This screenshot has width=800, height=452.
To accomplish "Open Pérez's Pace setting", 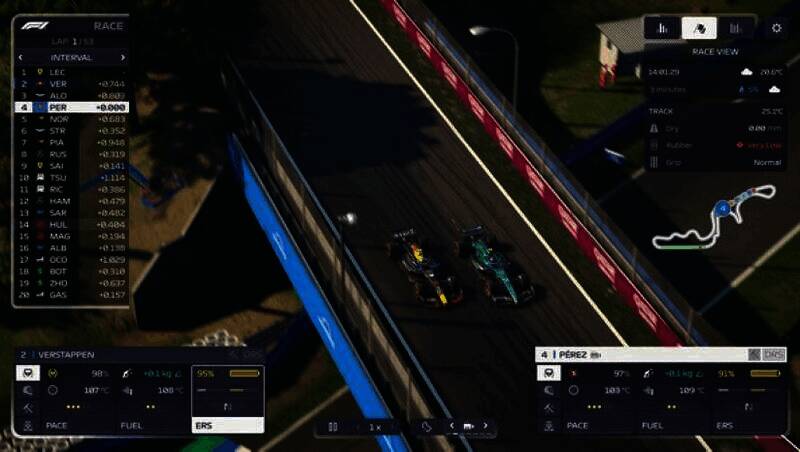I will 577,425.
